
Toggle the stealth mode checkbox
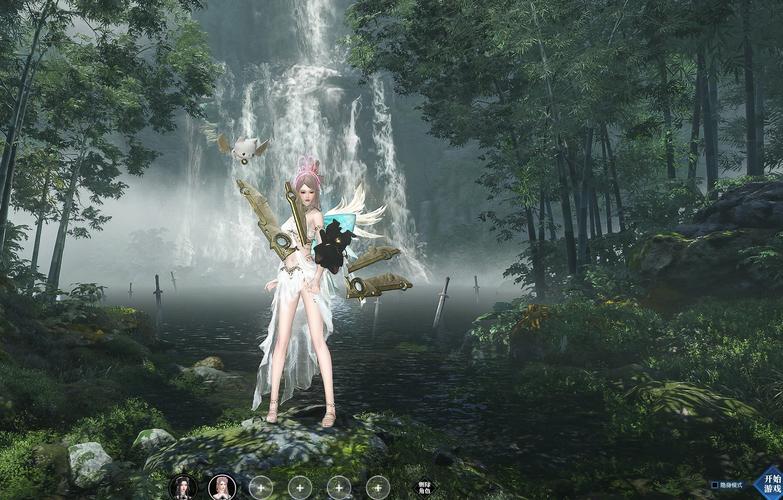click(714, 486)
